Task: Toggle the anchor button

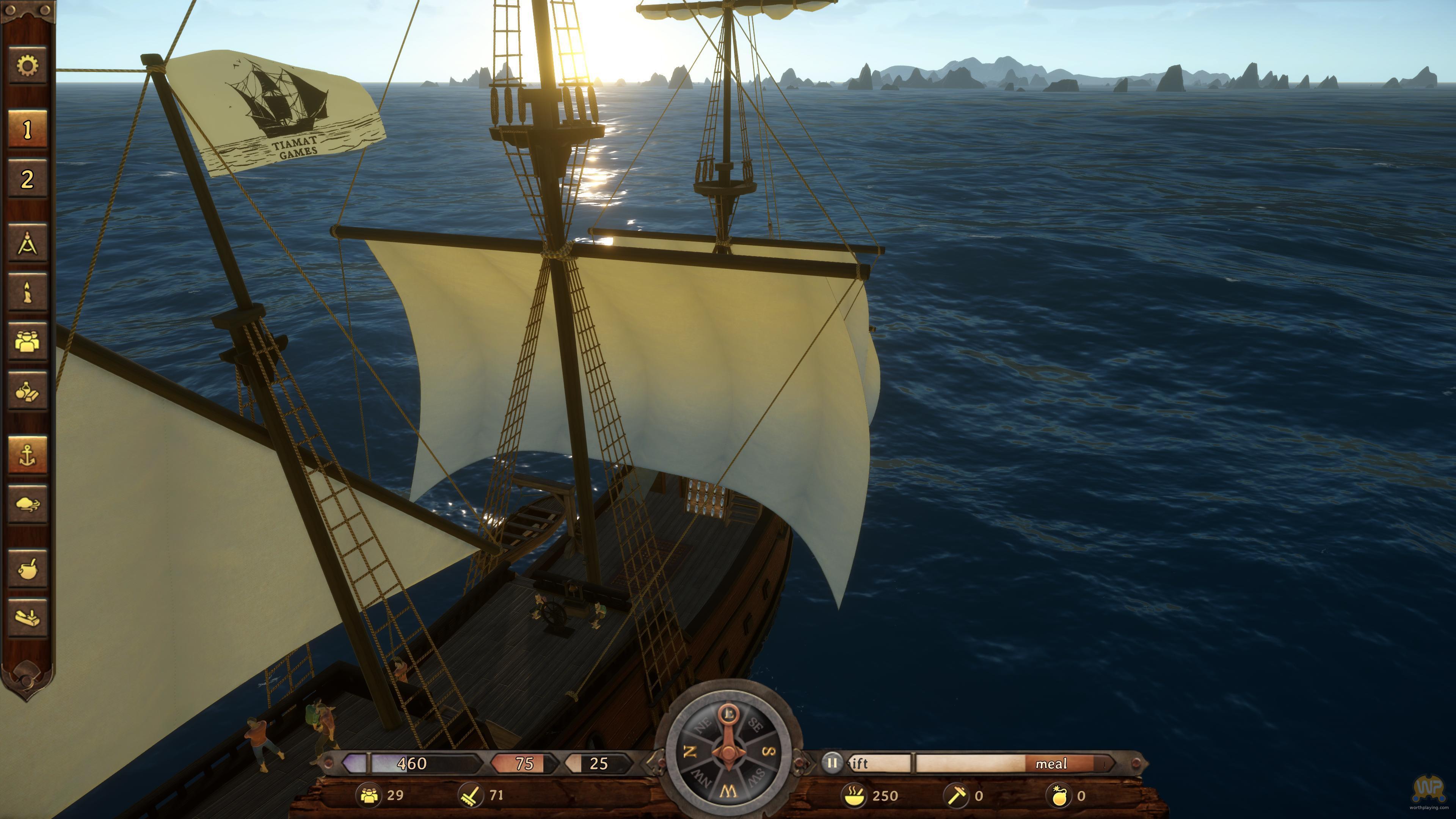Action: point(27,455)
